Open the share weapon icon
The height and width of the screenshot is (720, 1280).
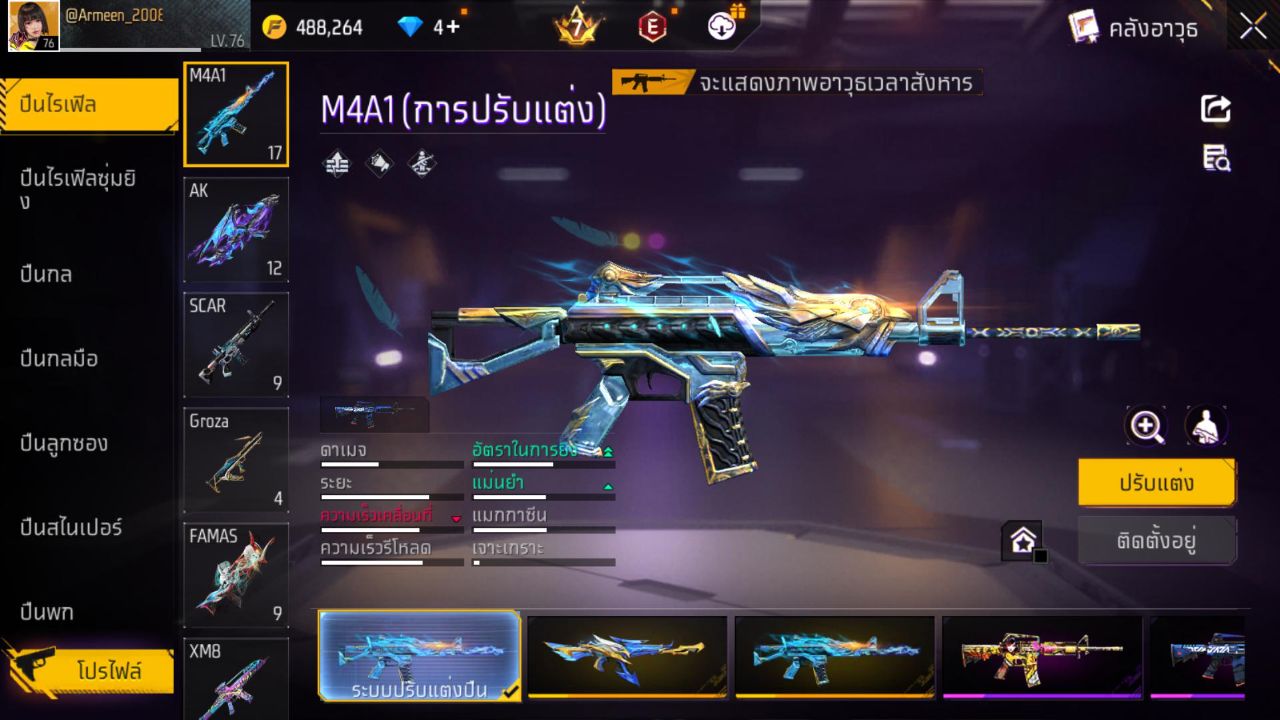(1214, 109)
